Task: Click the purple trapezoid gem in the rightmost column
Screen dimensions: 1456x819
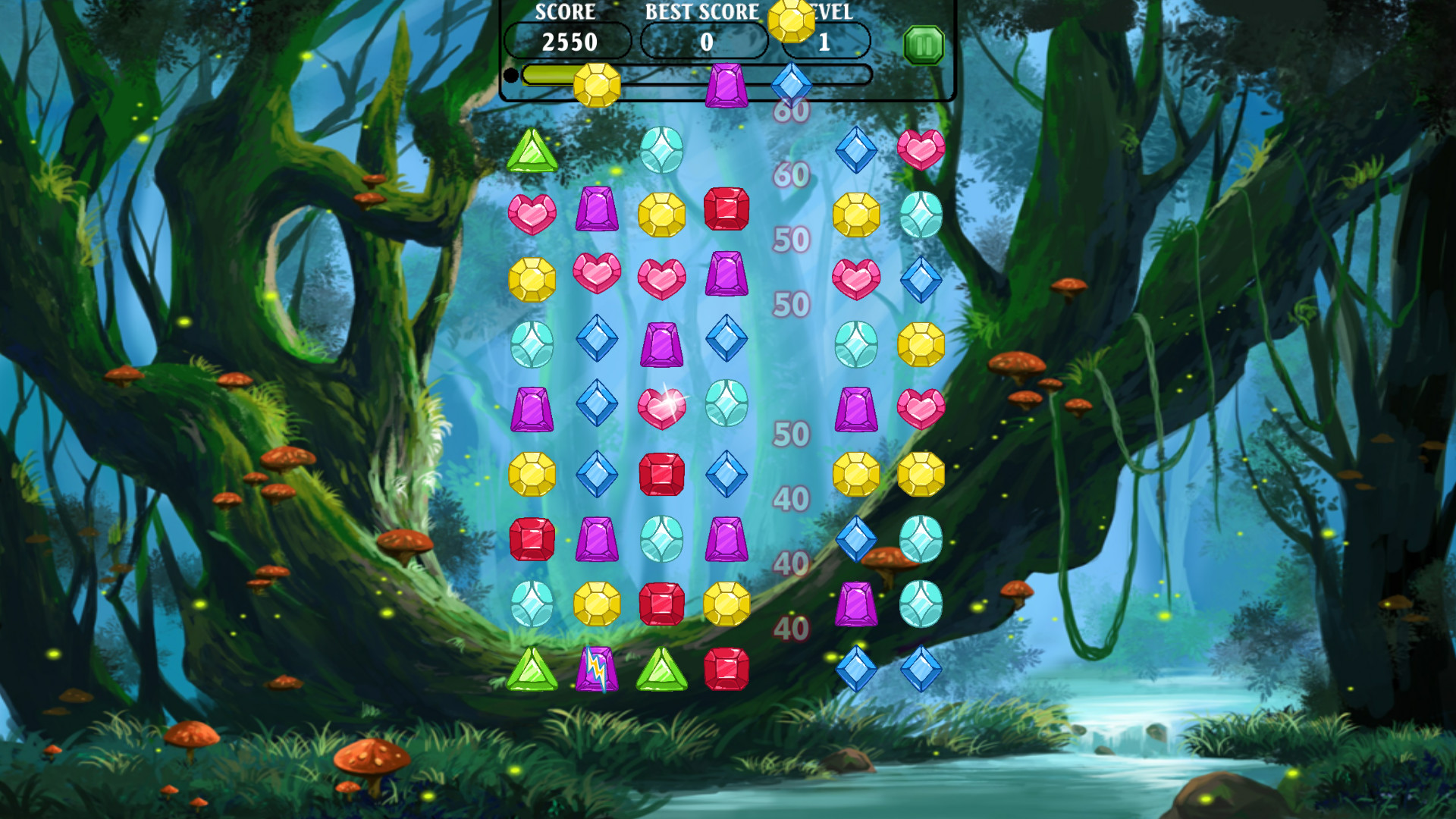Action: point(858,603)
